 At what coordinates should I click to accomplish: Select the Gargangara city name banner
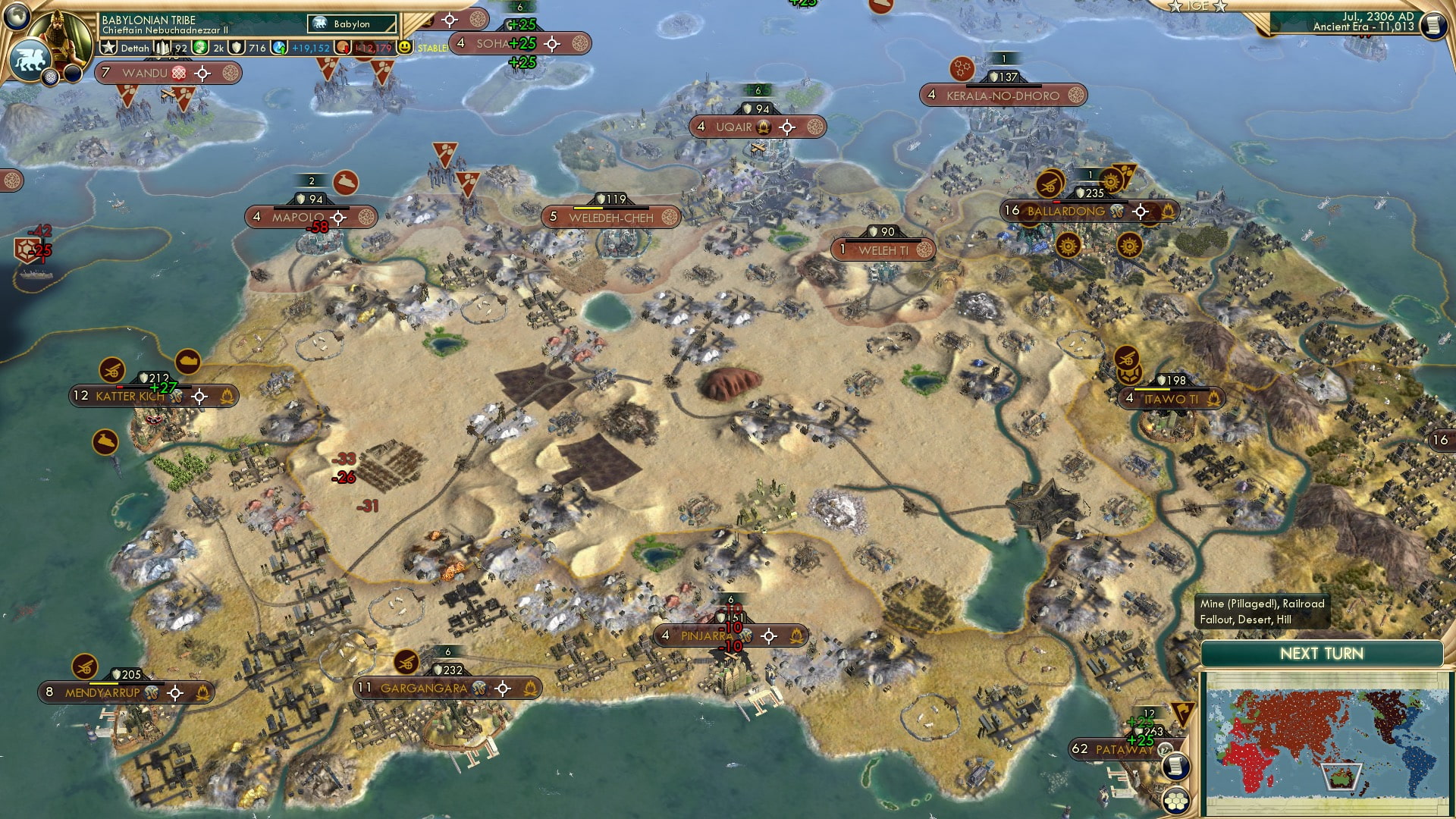tap(425, 689)
